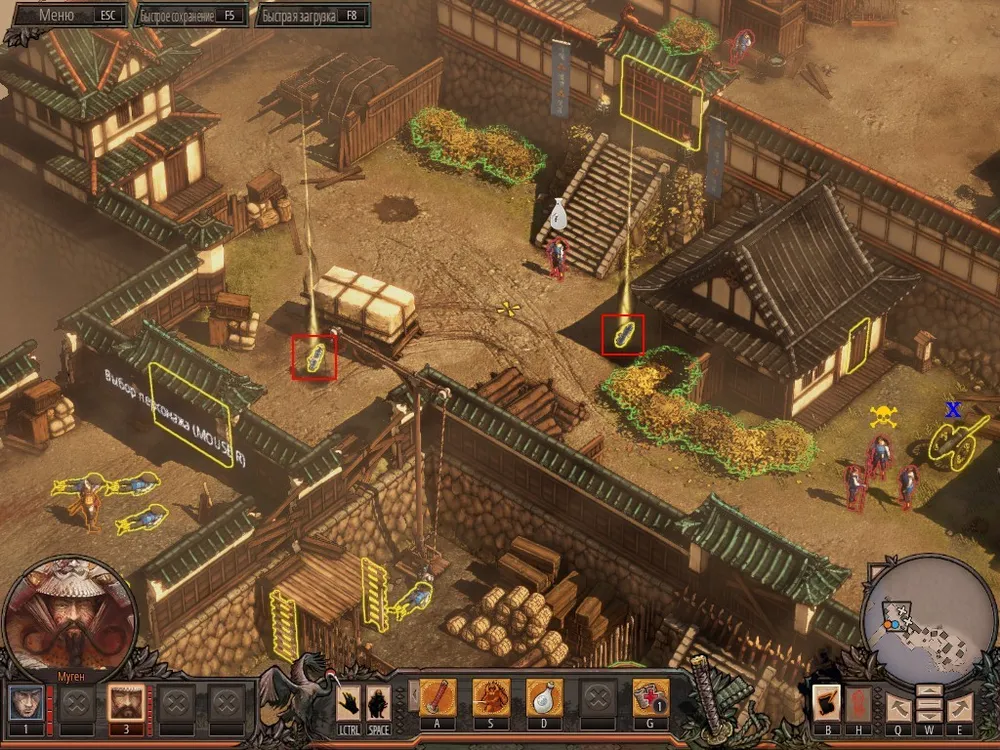The width and height of the screenshot is (1000, 750).
Task: Toggle the shadow mode scroll icon
Action: (x=826, y=702)
